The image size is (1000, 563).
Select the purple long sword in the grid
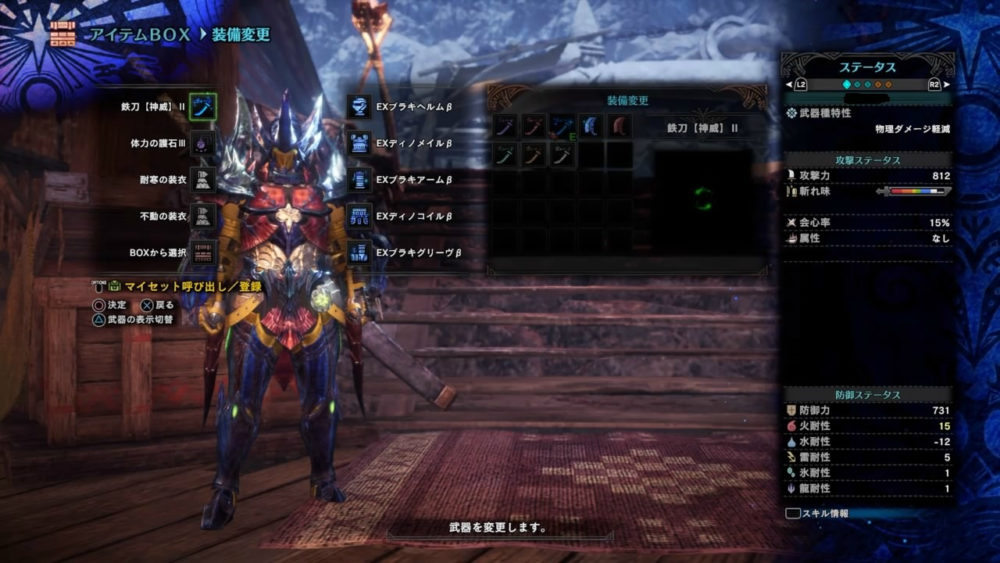point(505,127)
